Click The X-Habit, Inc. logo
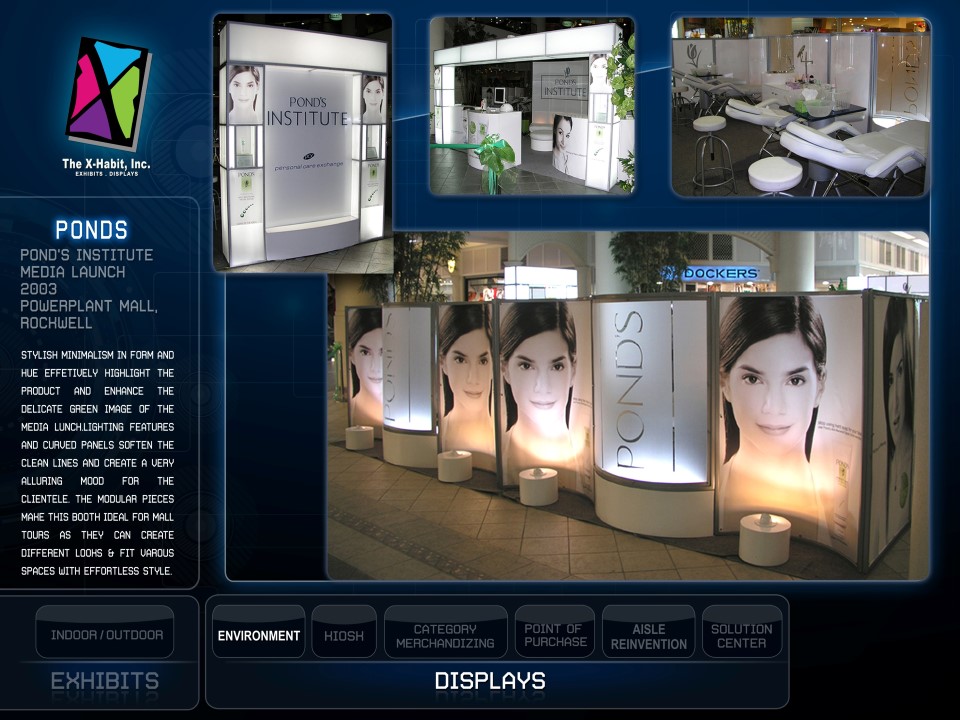The width and height of the screenshot is (960, 720). click(107, 103)
